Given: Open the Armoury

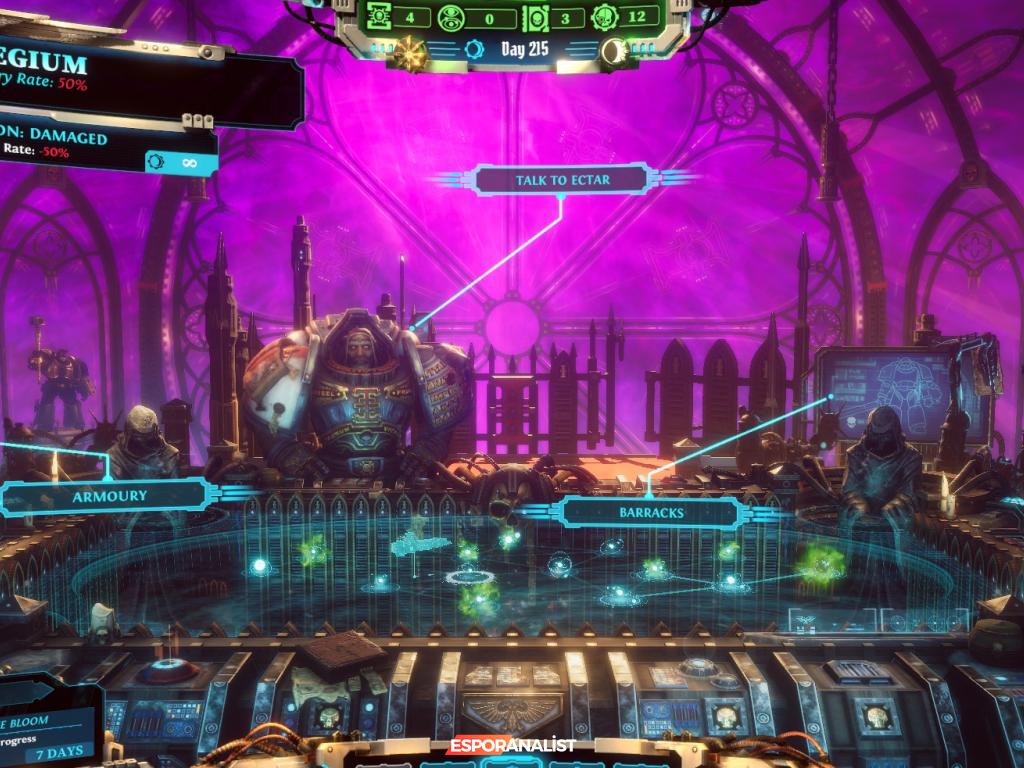Looking at the screenshot, I should coord(109,496).
